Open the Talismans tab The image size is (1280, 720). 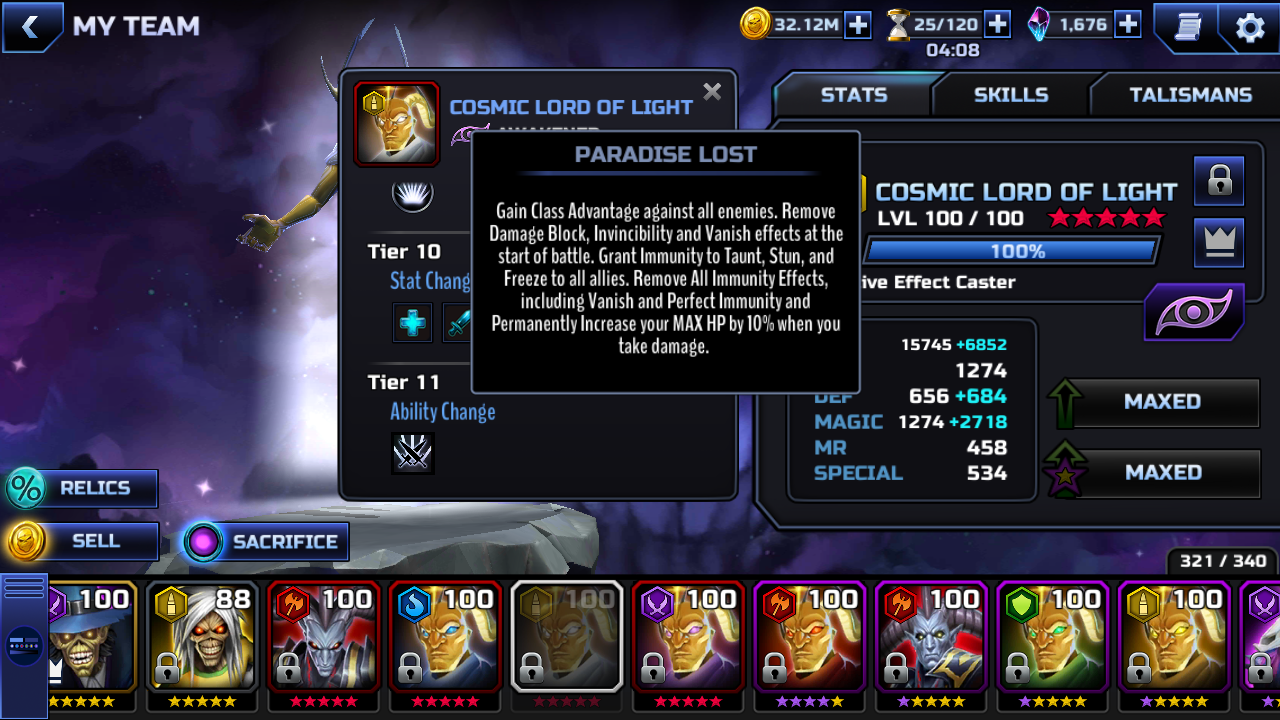[1190, 95]
